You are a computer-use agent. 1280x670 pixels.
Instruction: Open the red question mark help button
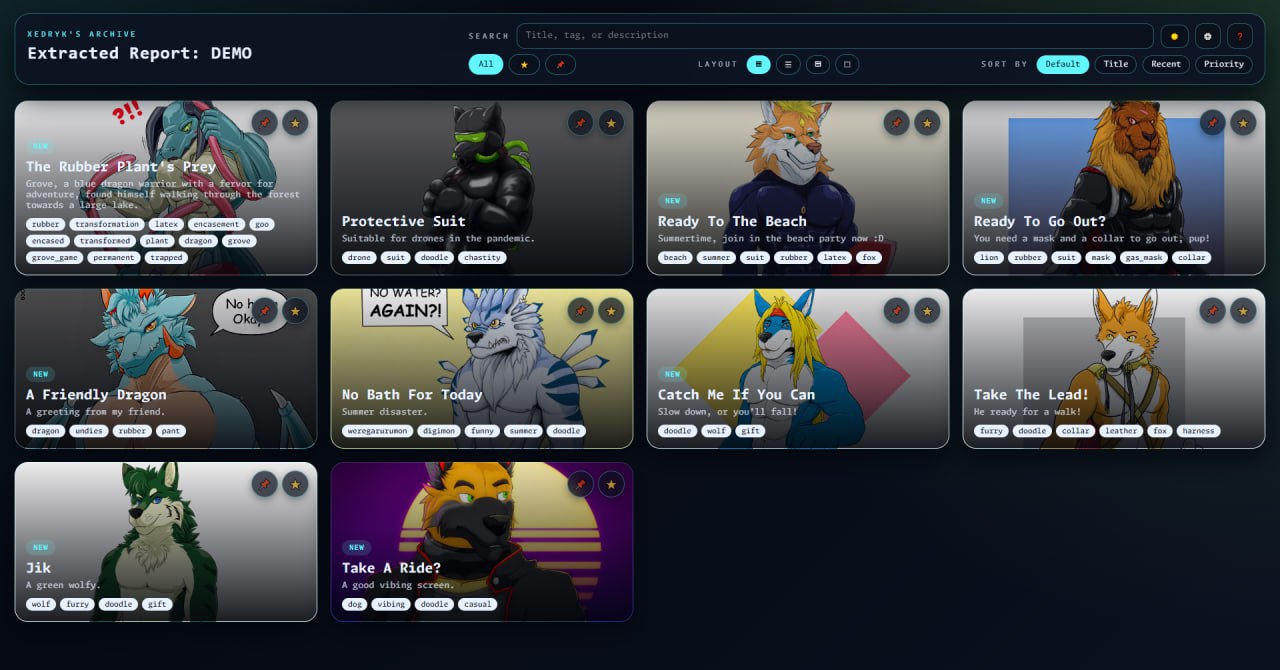coord(1239,36)
